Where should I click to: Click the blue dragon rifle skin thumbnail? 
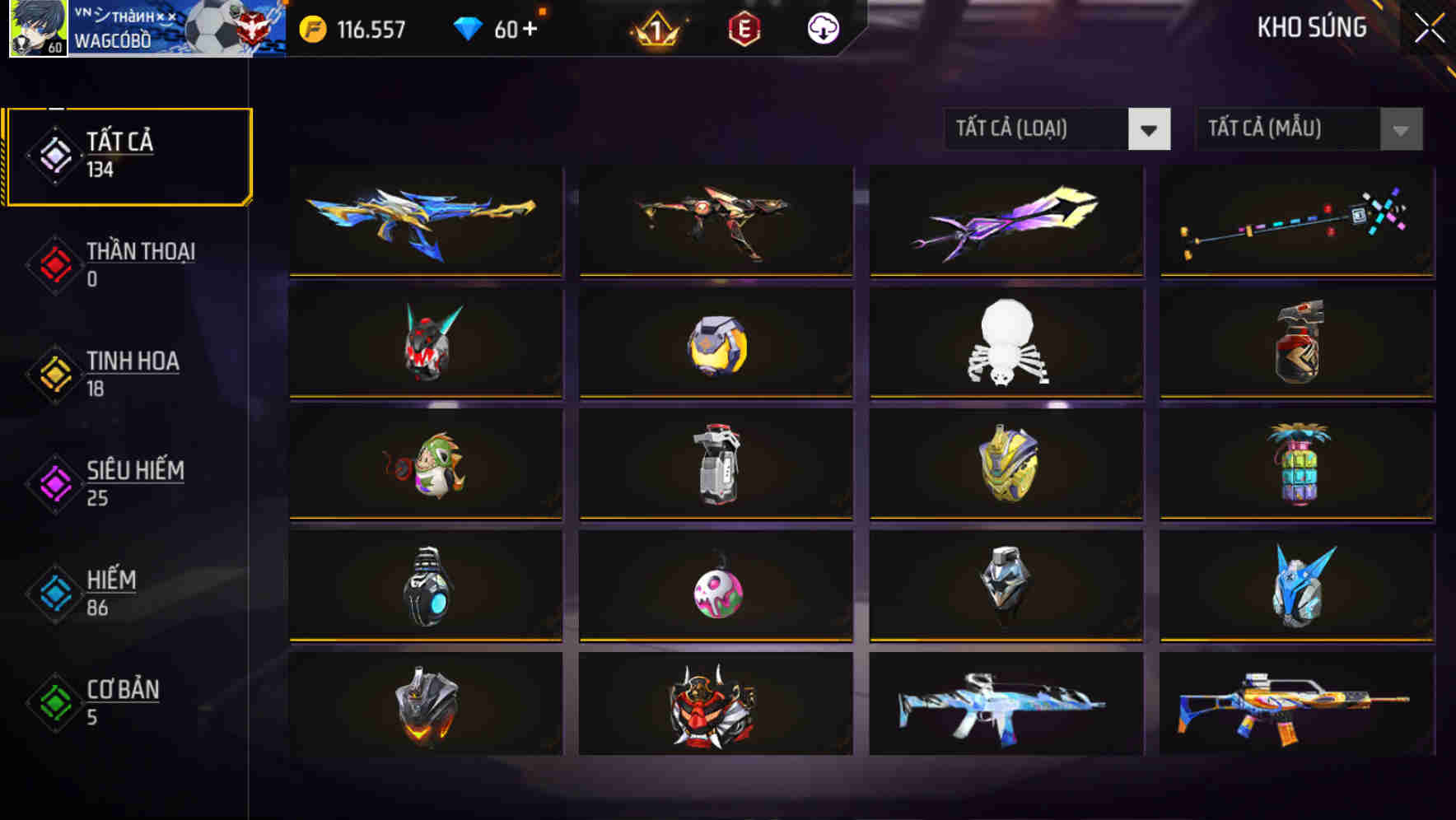(x=425, y=222)
